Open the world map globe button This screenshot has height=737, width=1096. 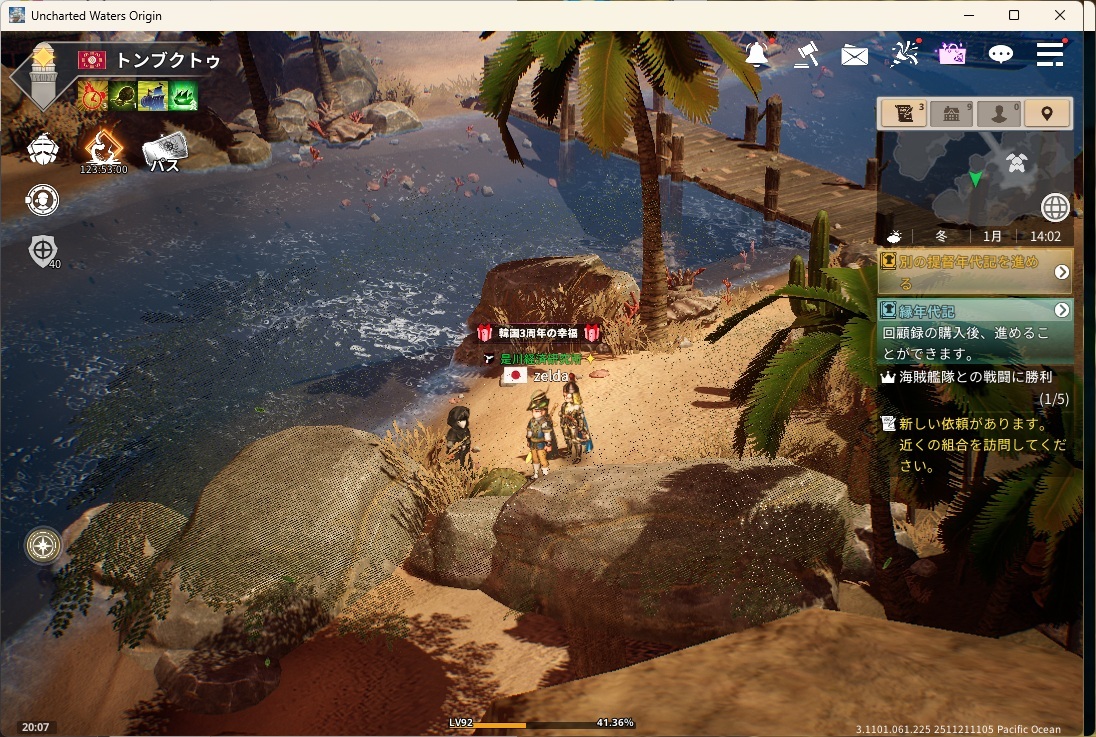(x=1055, y=207)
